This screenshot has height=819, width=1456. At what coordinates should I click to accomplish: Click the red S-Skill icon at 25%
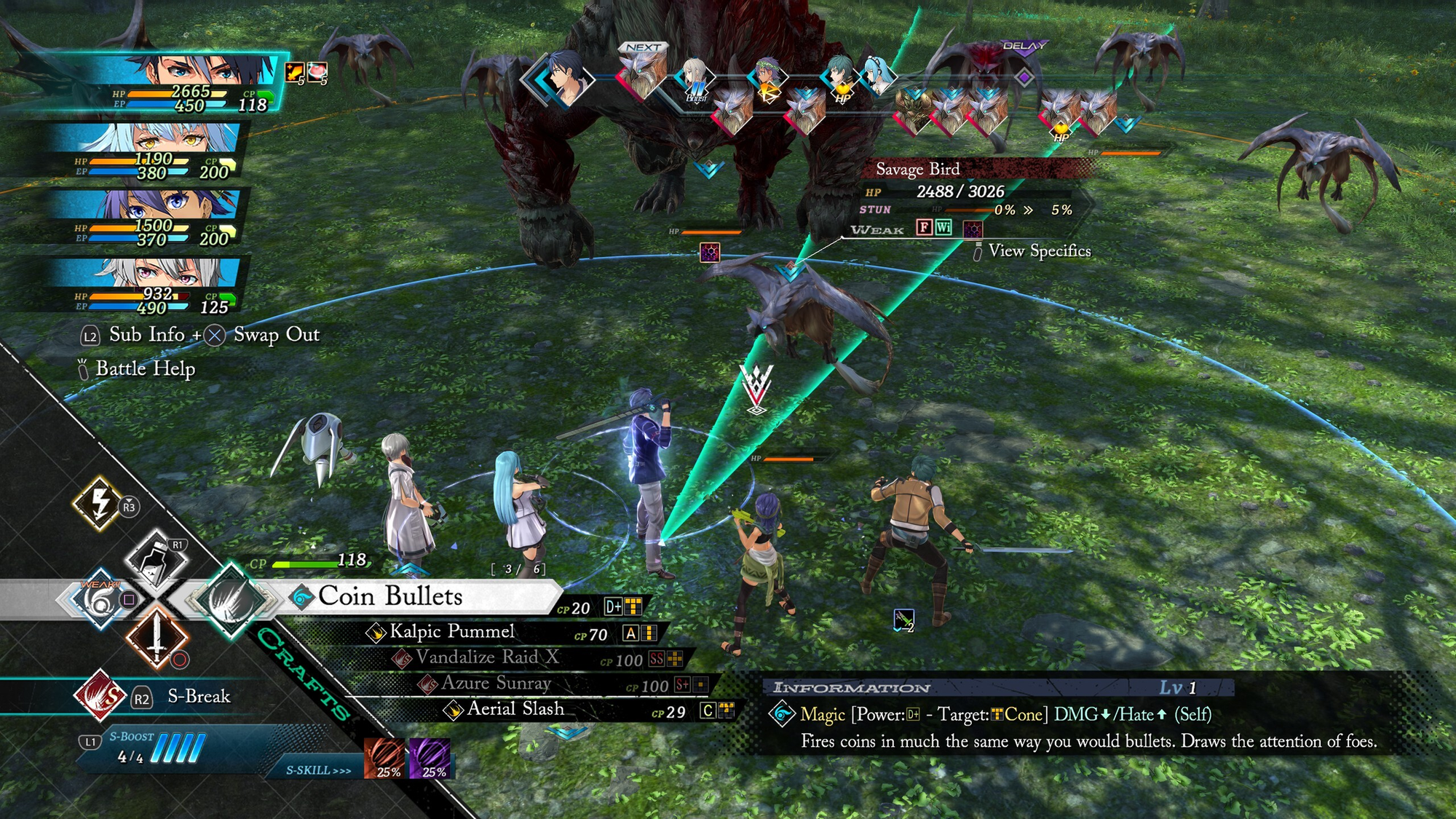coord(385,759)
